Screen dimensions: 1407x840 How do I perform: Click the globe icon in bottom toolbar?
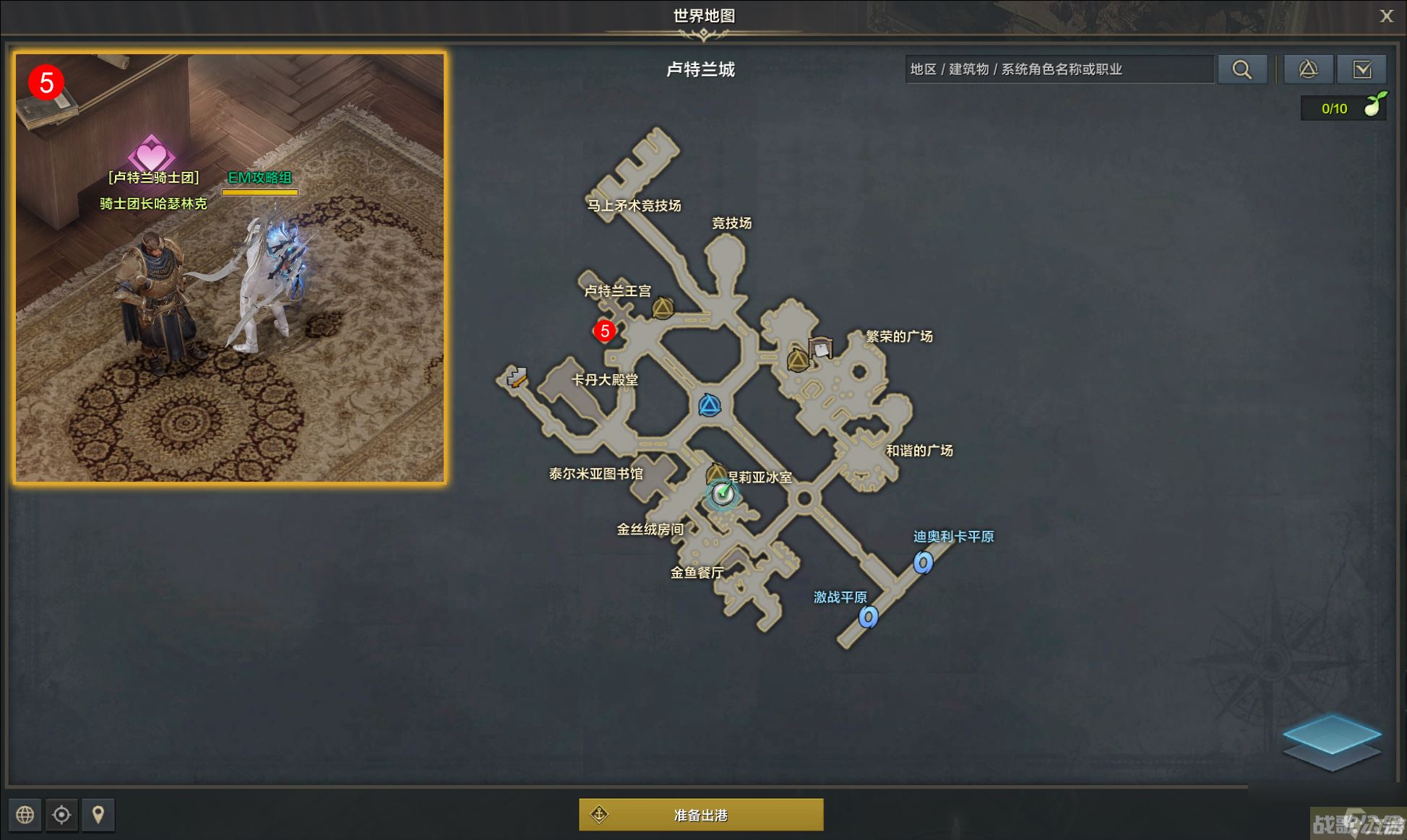25,815
